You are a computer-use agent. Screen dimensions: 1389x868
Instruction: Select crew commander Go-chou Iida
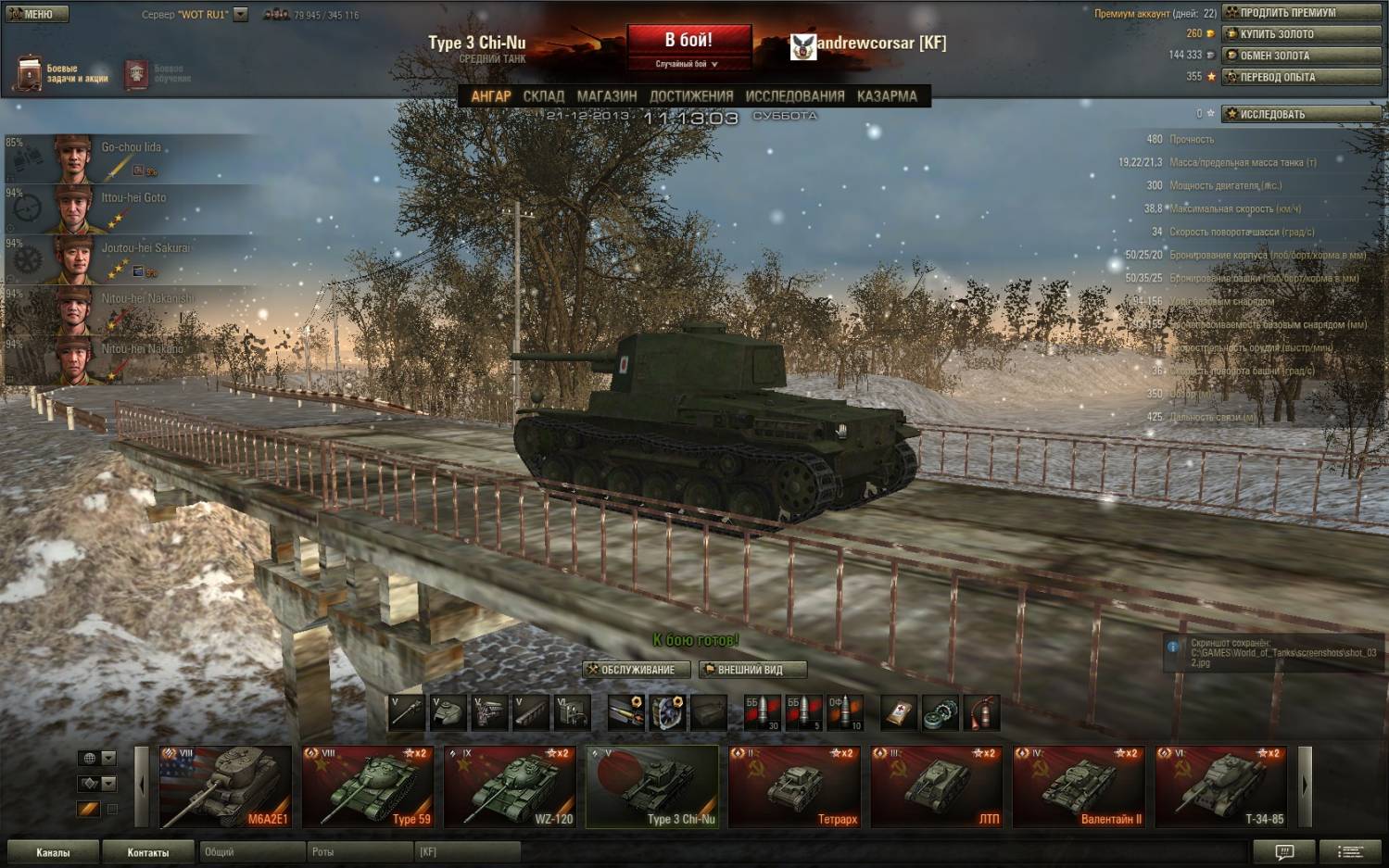coord(130,158)
